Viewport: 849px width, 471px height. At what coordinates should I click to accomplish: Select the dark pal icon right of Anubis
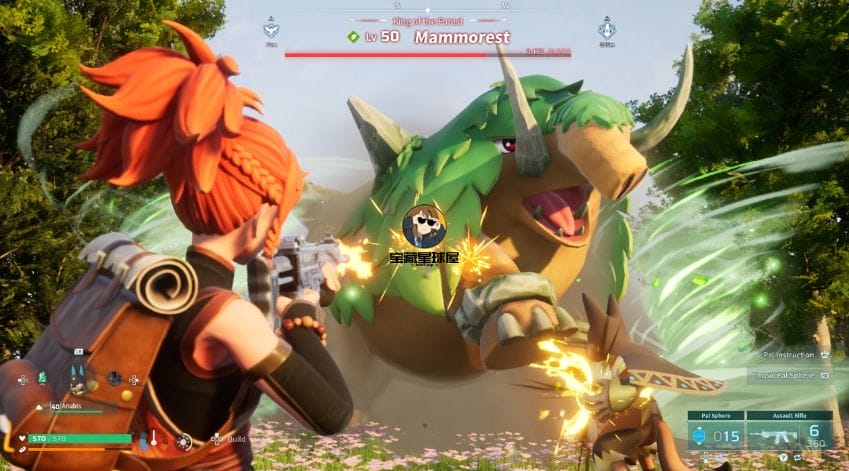tap(115, 378)
